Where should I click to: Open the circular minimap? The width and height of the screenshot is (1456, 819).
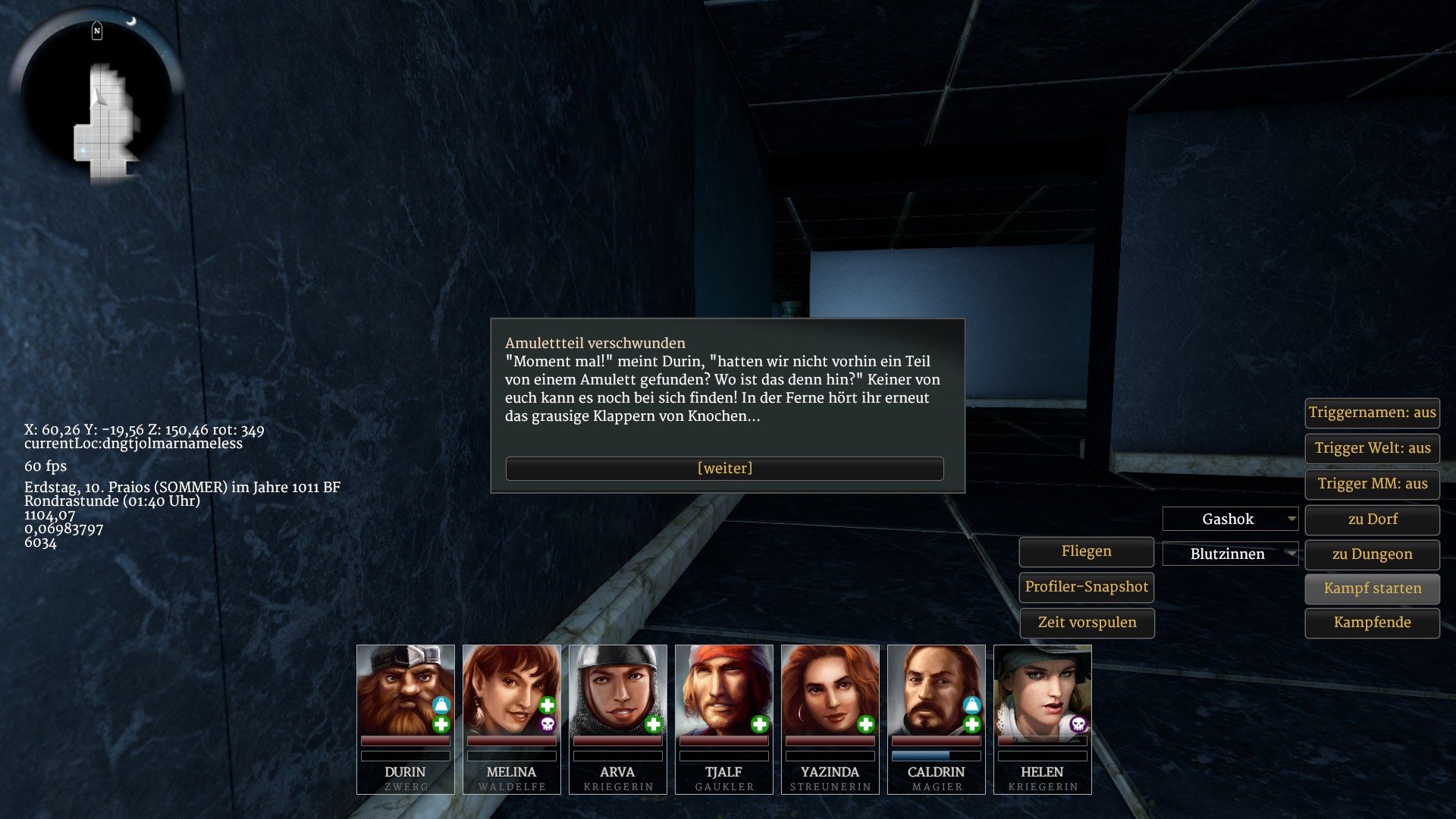[96, 95]
